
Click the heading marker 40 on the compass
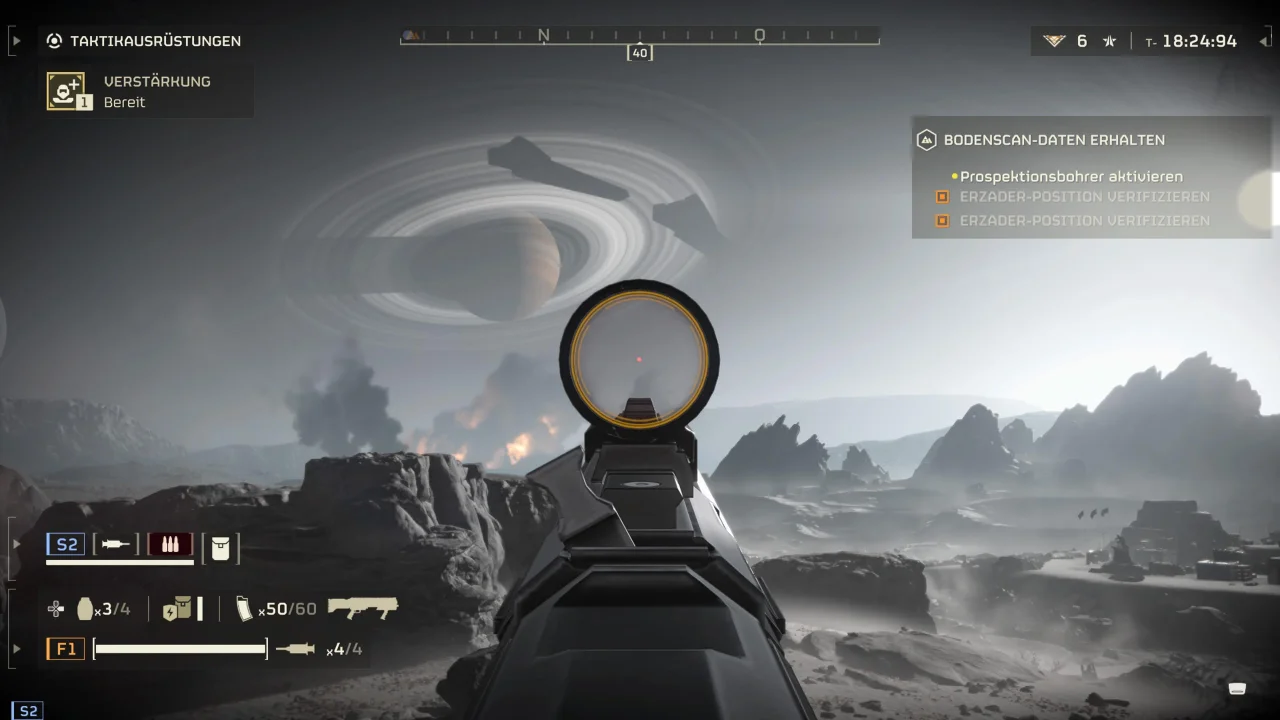coord(640,52)
